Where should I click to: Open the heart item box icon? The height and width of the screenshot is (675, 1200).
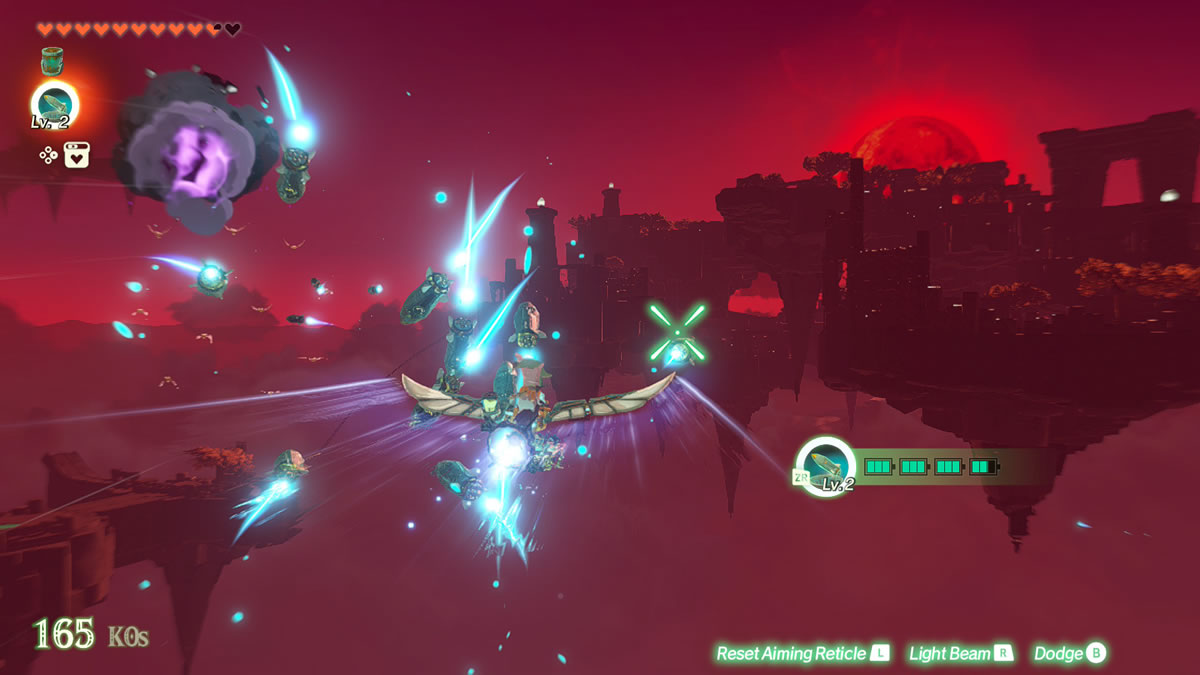(x=76, y=154)
